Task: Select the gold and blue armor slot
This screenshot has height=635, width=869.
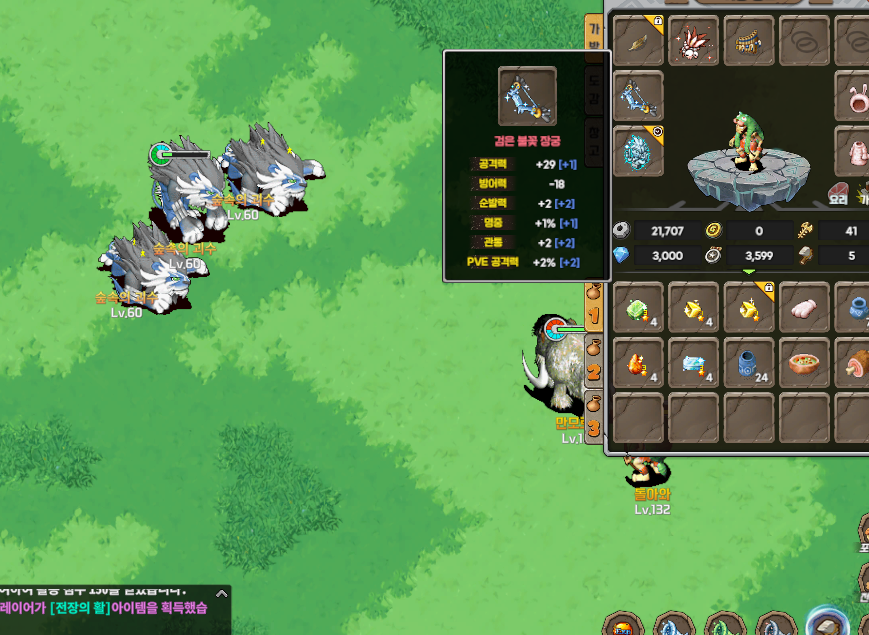Action: 748,42
